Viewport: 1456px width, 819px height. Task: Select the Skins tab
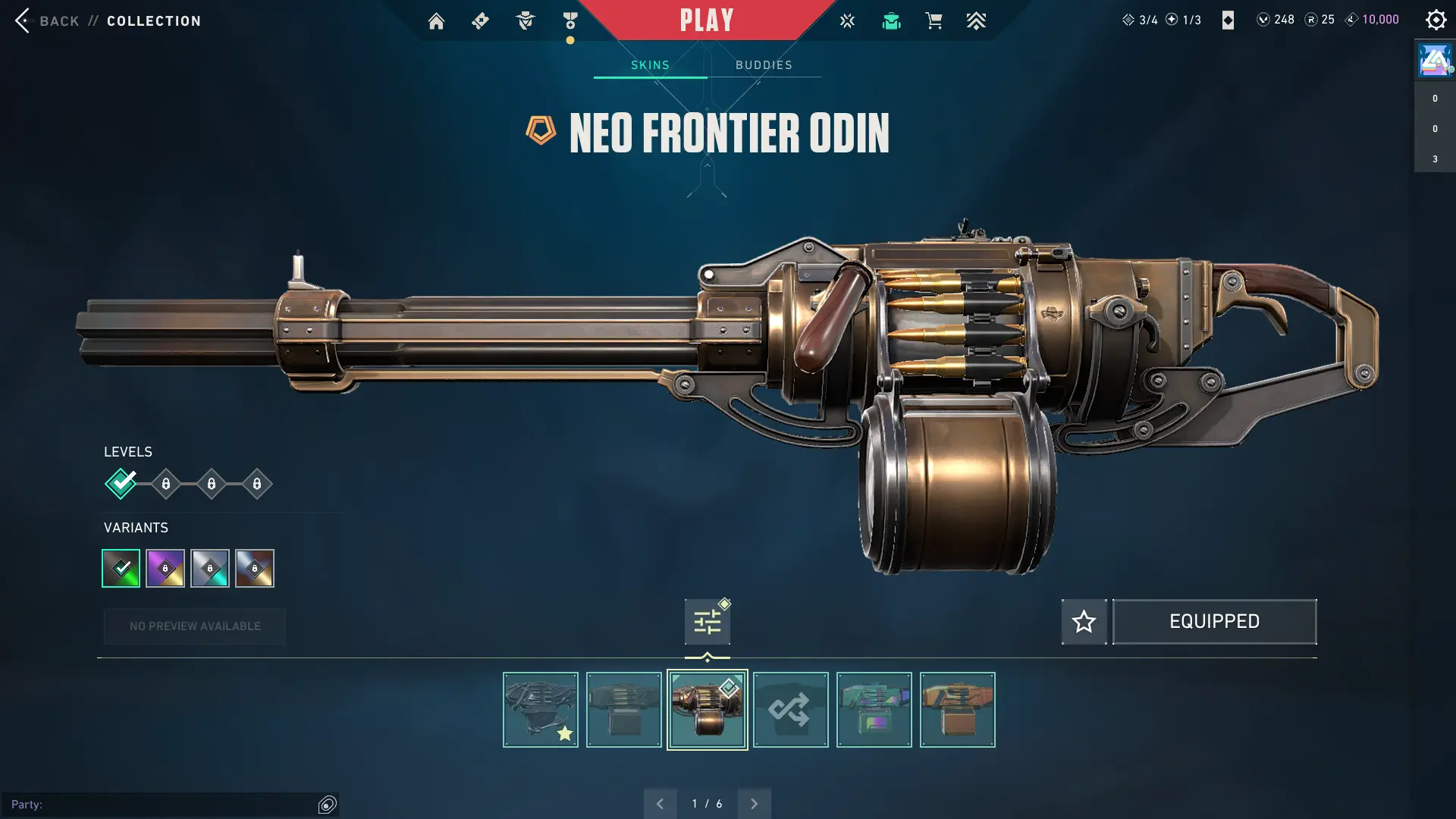pos(650,65)
